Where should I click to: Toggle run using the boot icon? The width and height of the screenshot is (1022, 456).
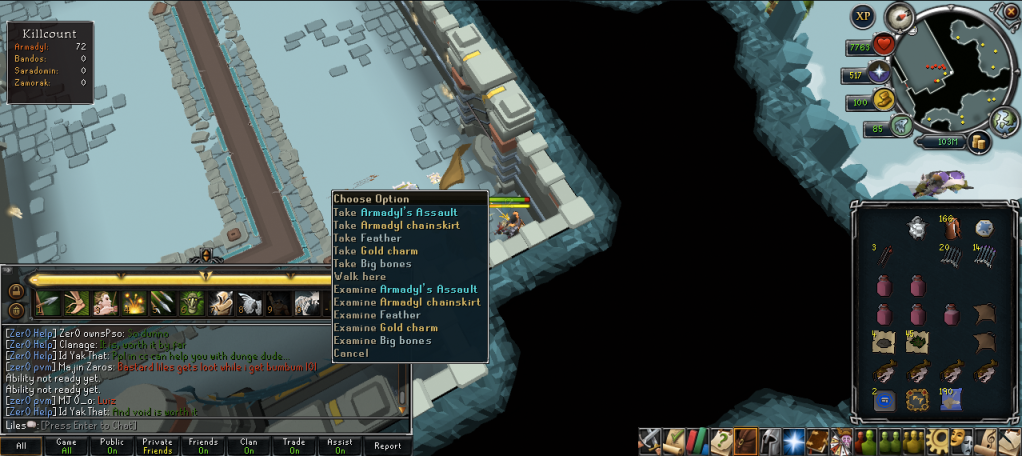pos(900,126)
